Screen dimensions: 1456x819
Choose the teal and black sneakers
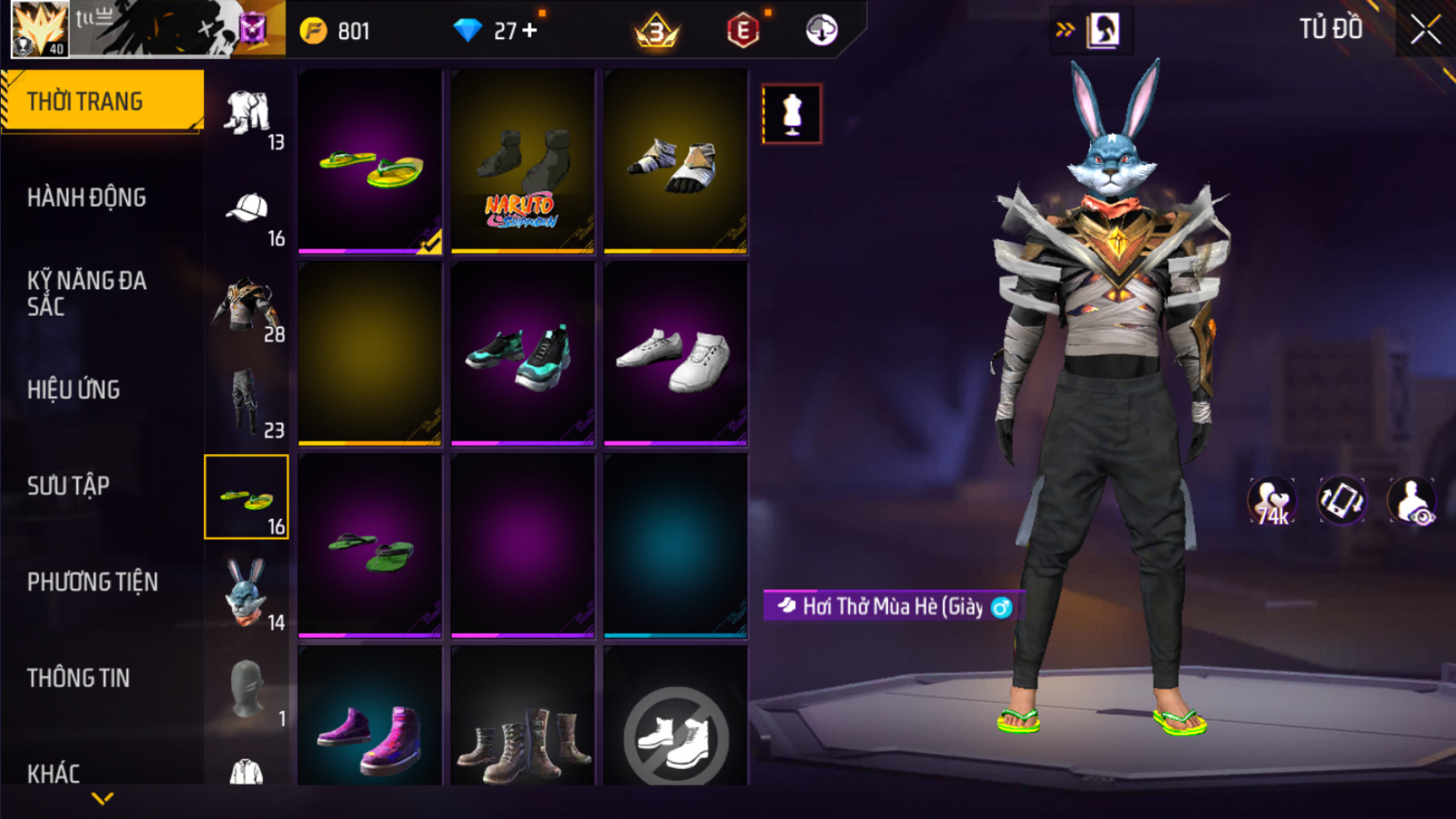522,354
